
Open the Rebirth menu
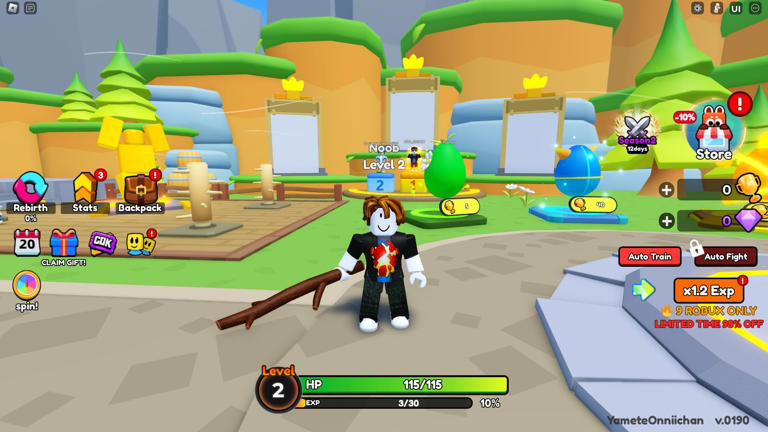tap(30, 190)
